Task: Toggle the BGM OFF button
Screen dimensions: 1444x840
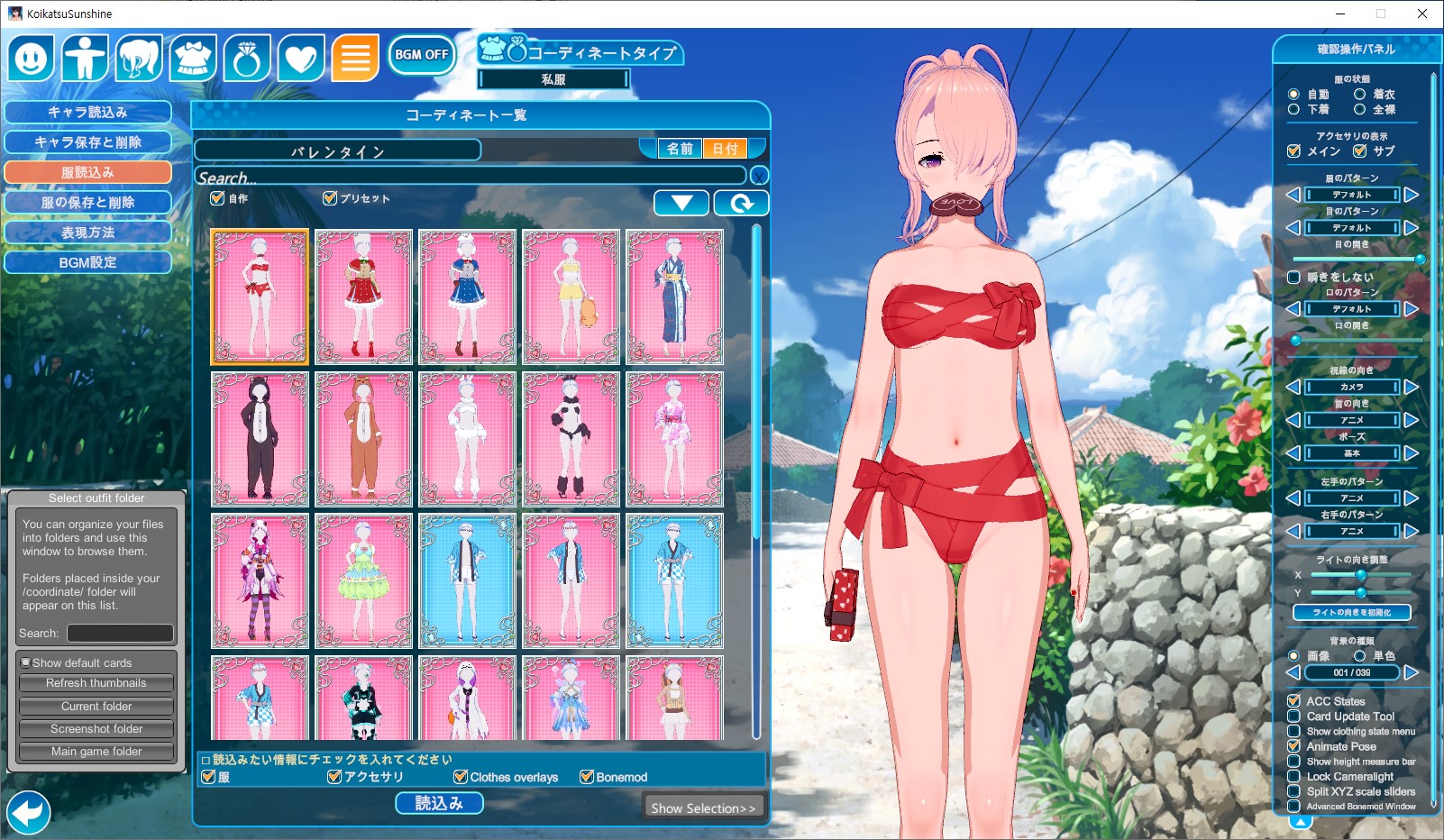Action: click(x=421, y=55)
